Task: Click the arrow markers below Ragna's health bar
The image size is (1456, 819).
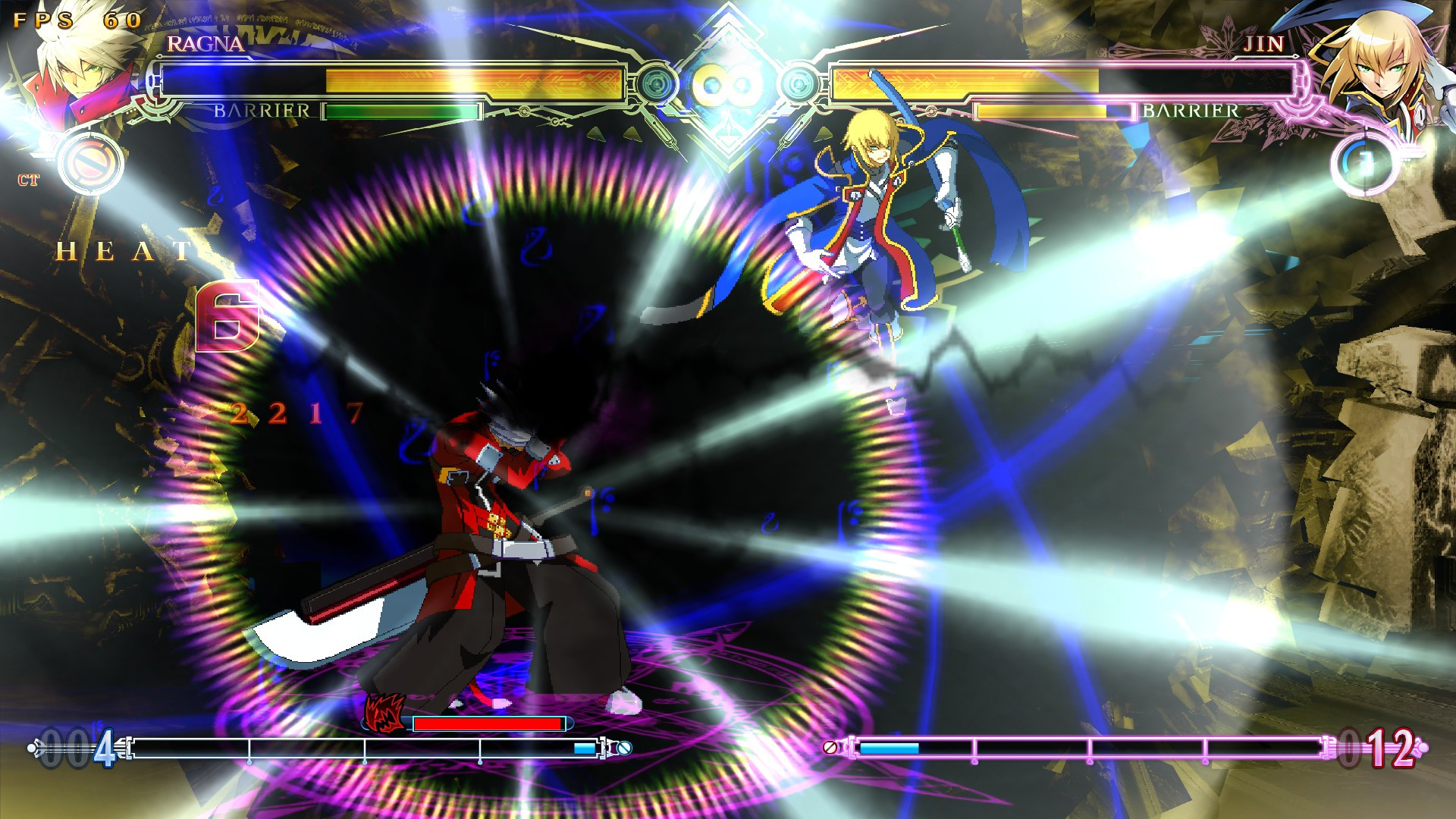Action: tap(614, 133)
